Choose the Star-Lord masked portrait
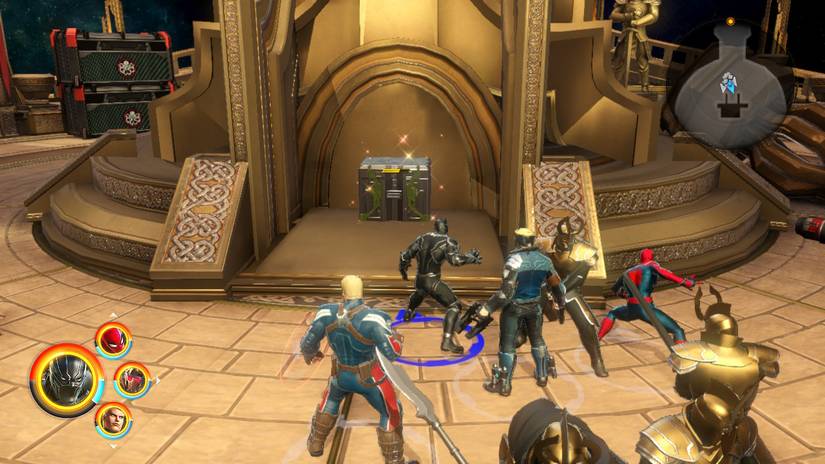 [131, 380]
